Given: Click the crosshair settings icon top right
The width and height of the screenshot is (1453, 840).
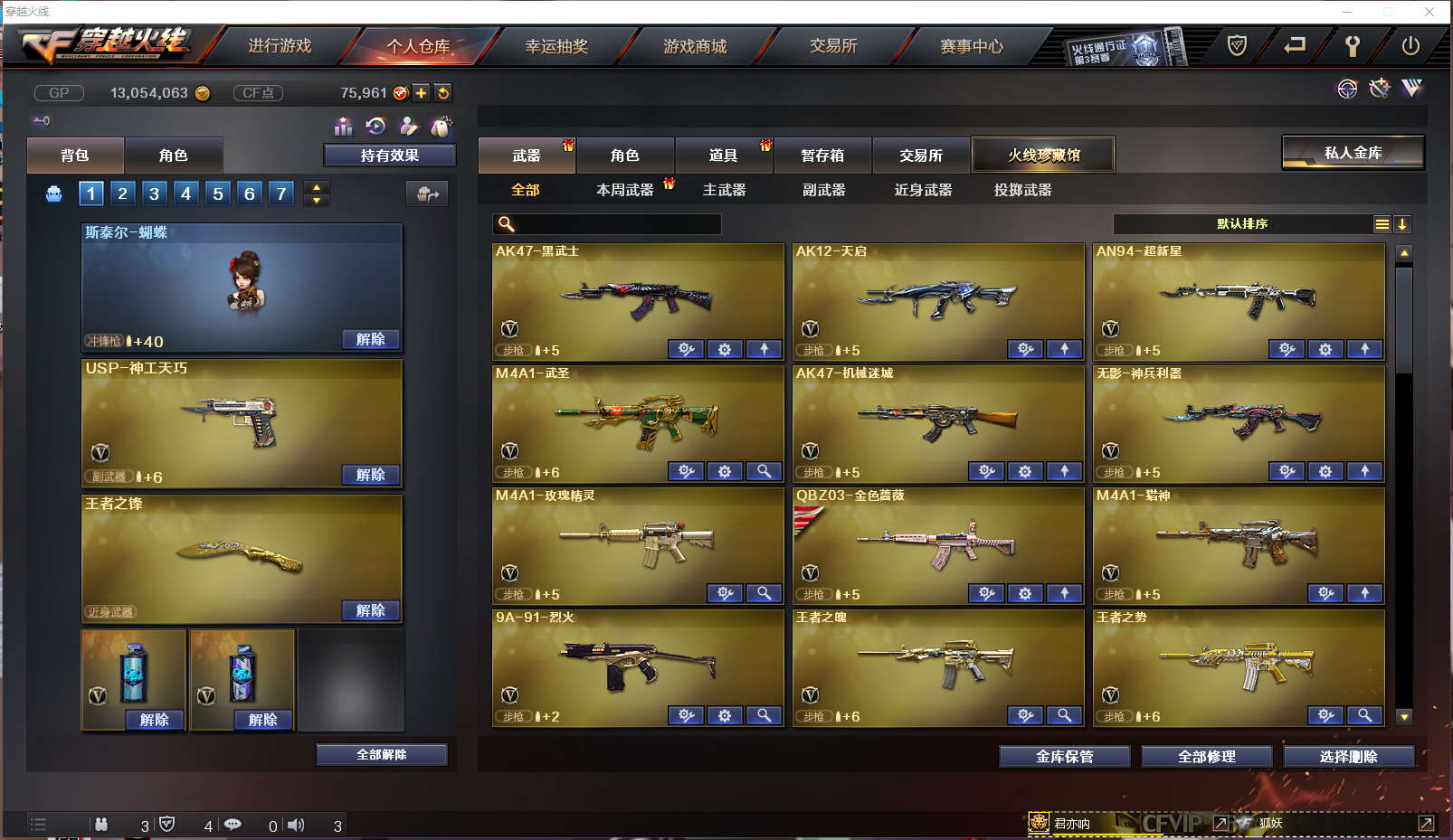Looking at the screenshot, I should [x=1347, y=88].
